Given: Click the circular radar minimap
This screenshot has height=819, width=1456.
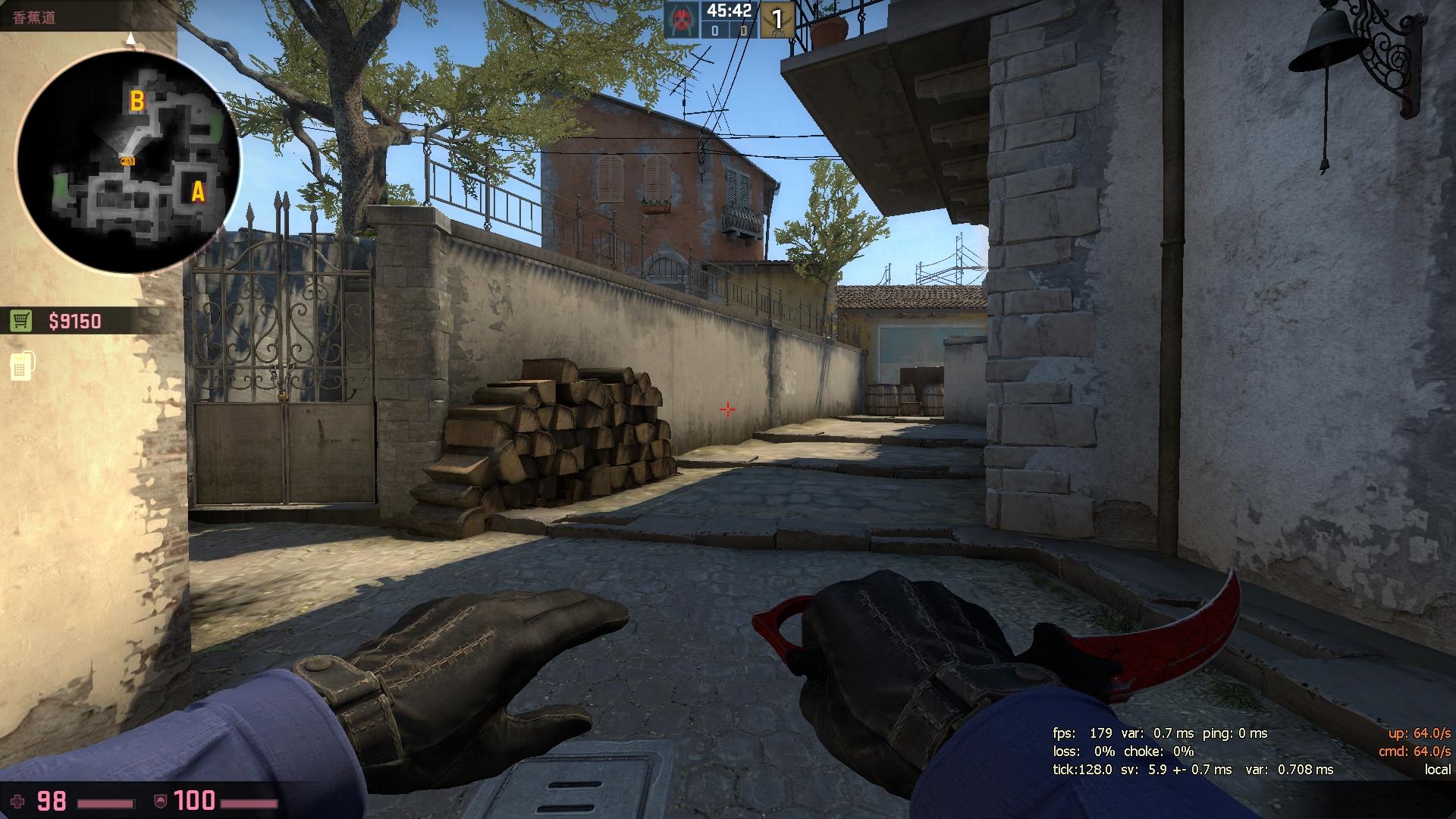Looking at the screenshot, I should click(x=127, y=162).
